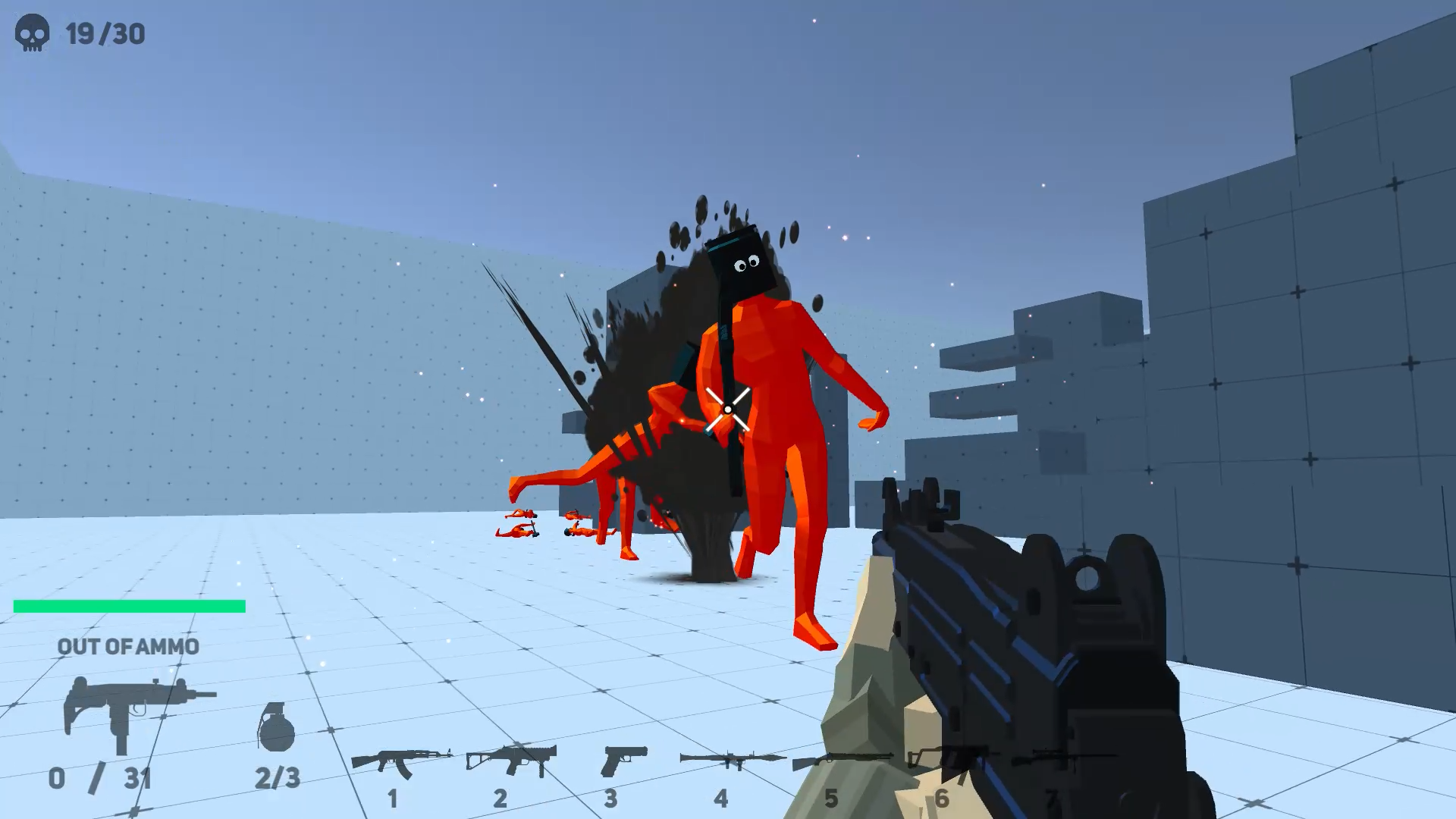The width and height of the screenshot is (1456, 819).
Task: Select the bullpup shotgun in slot 2
Action: click(512, 758)
